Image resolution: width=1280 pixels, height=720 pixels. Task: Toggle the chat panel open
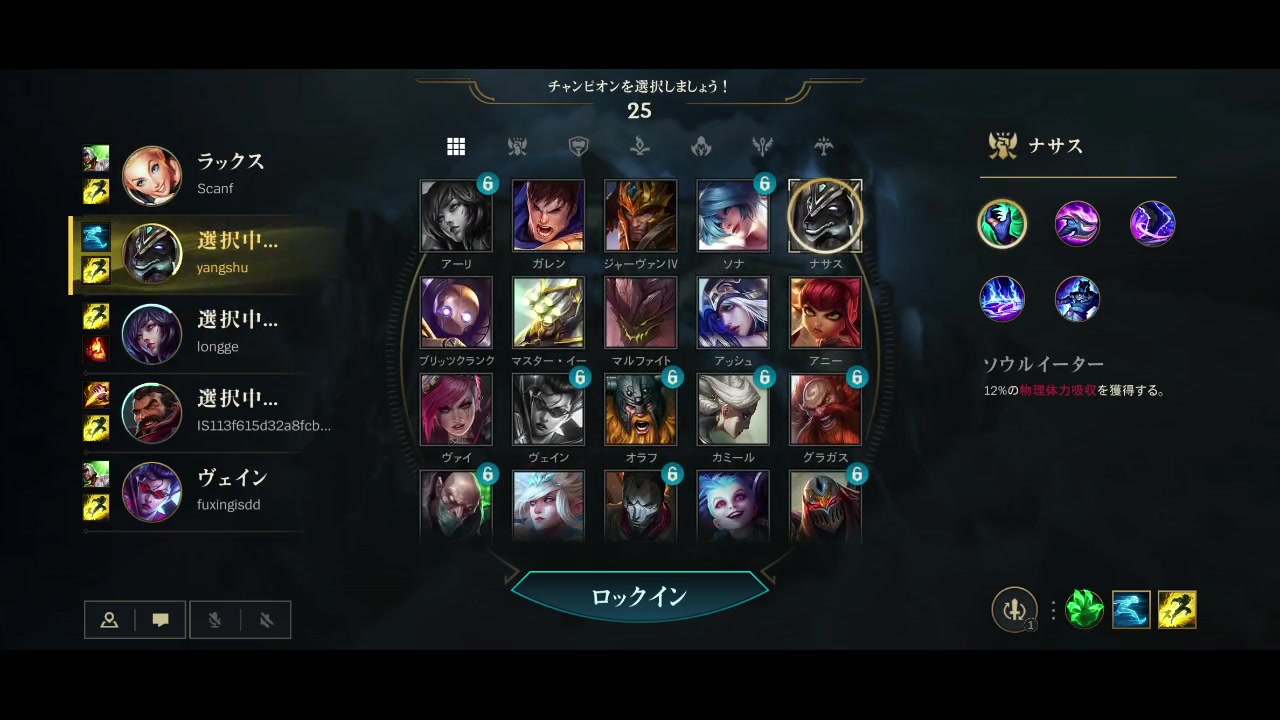pos(159,619)
